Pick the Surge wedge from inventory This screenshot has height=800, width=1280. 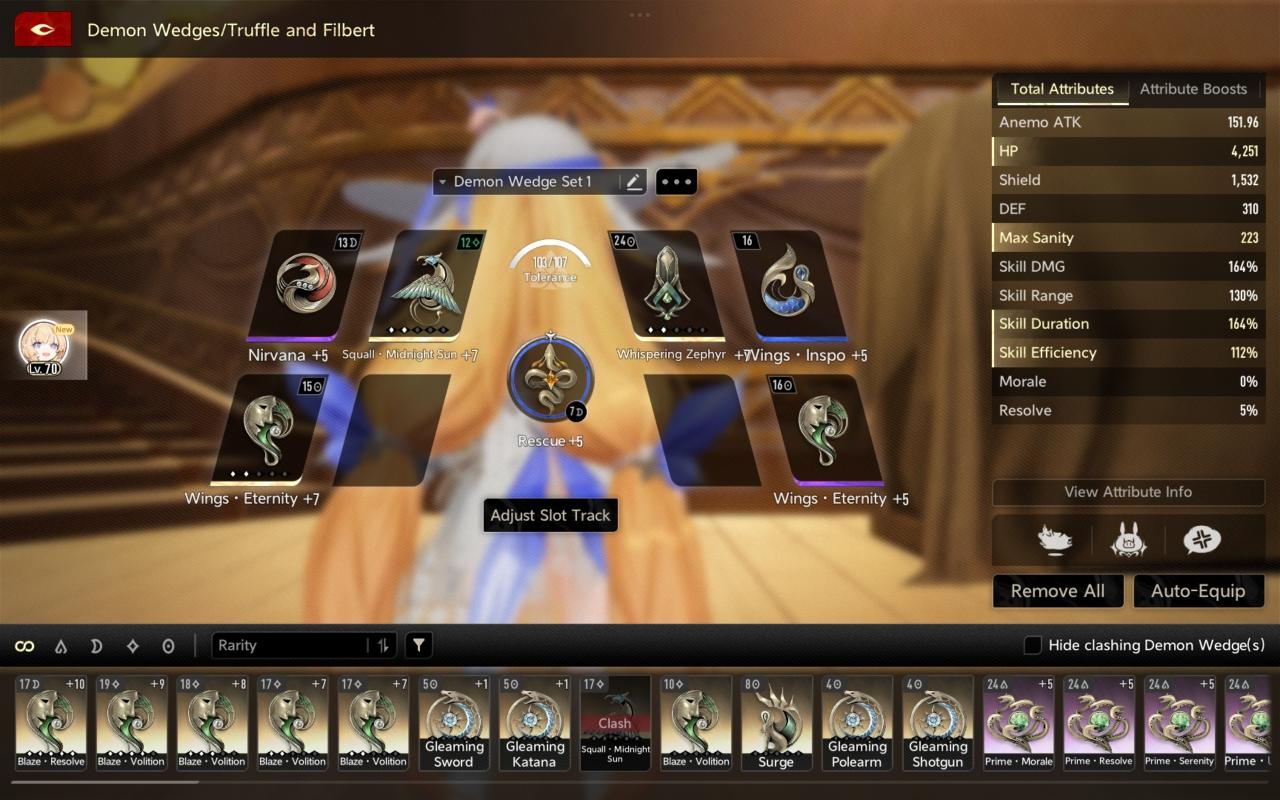click(x=776, y=723)
